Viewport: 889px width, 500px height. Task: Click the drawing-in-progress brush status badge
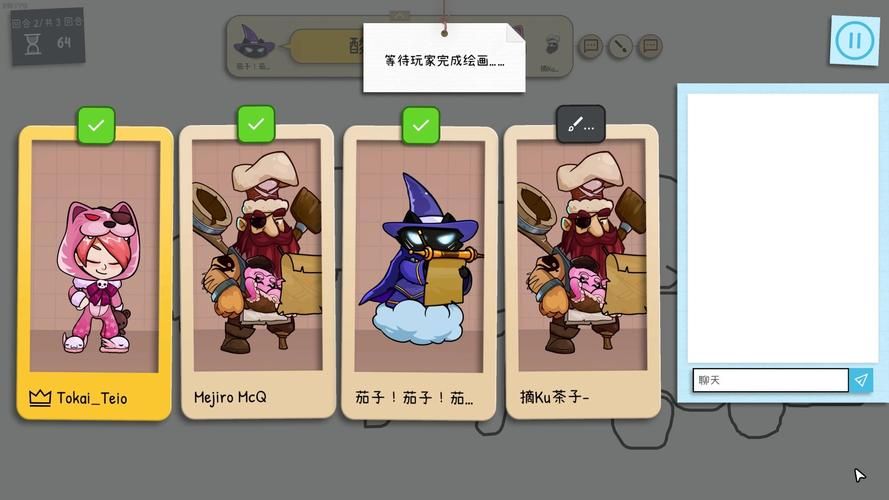point(581,125)
